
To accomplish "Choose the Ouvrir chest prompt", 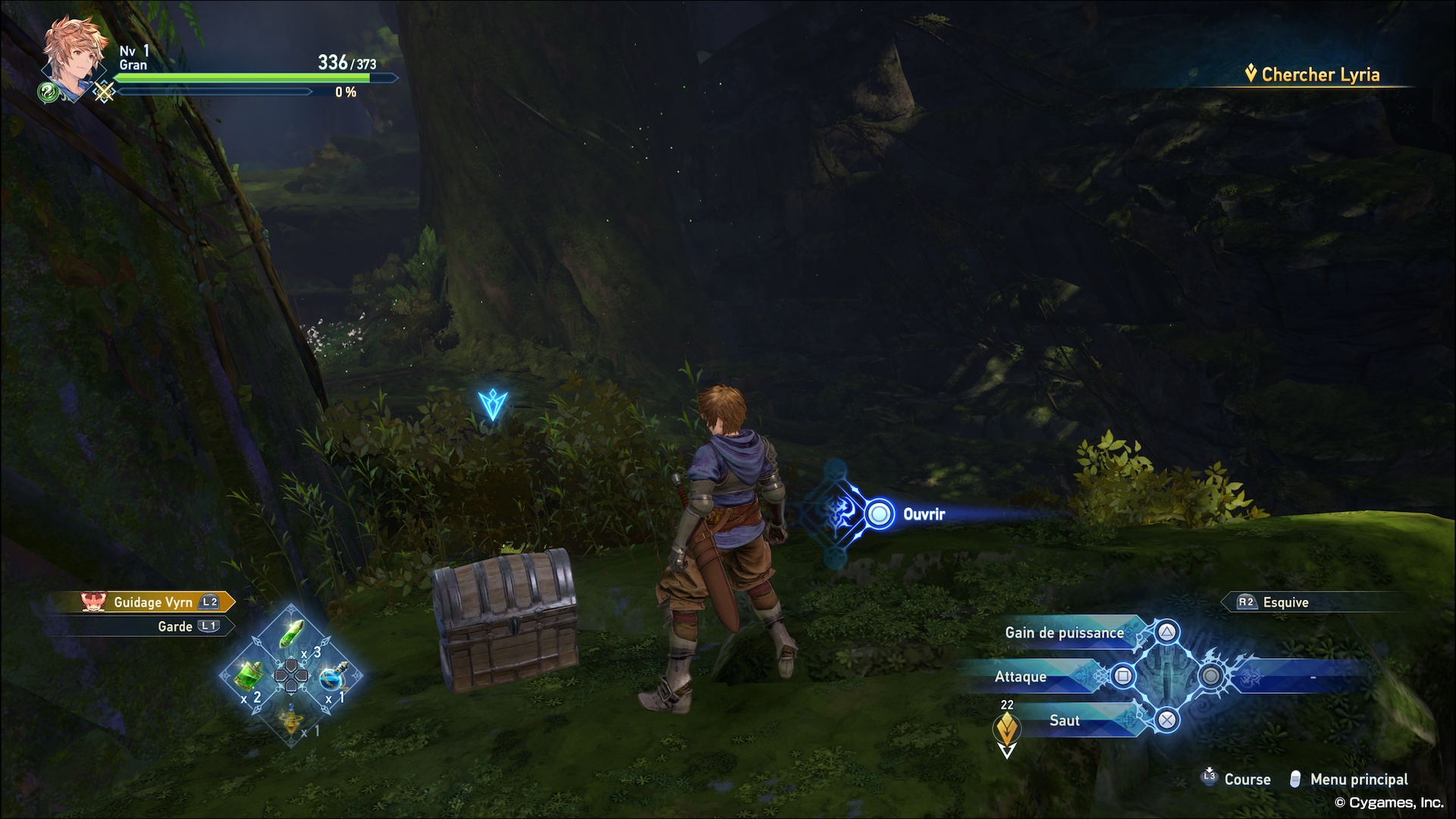I will tap(923, 514).
